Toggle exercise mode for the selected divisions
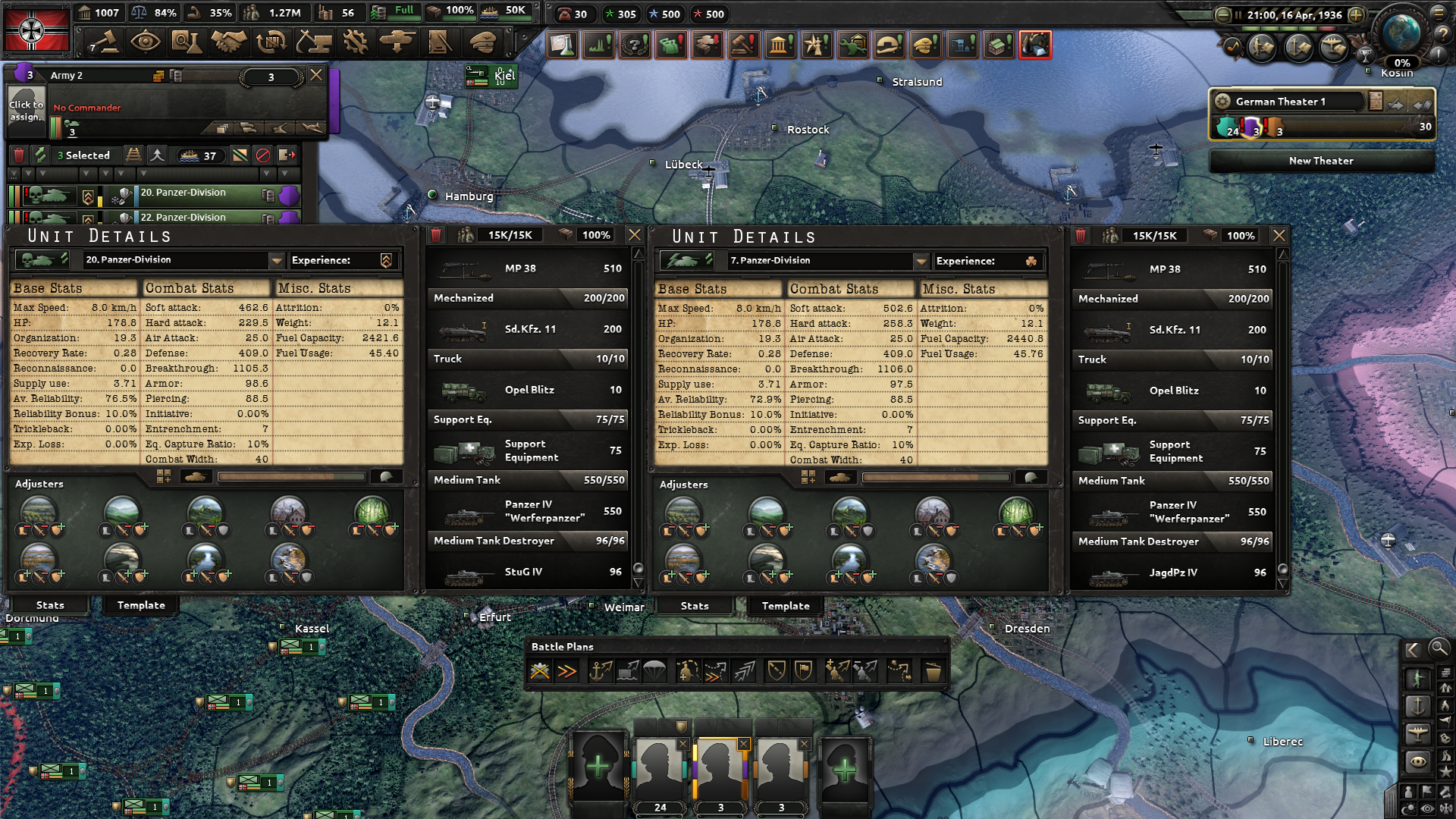 pyautogui.click(x=39, y=155)
